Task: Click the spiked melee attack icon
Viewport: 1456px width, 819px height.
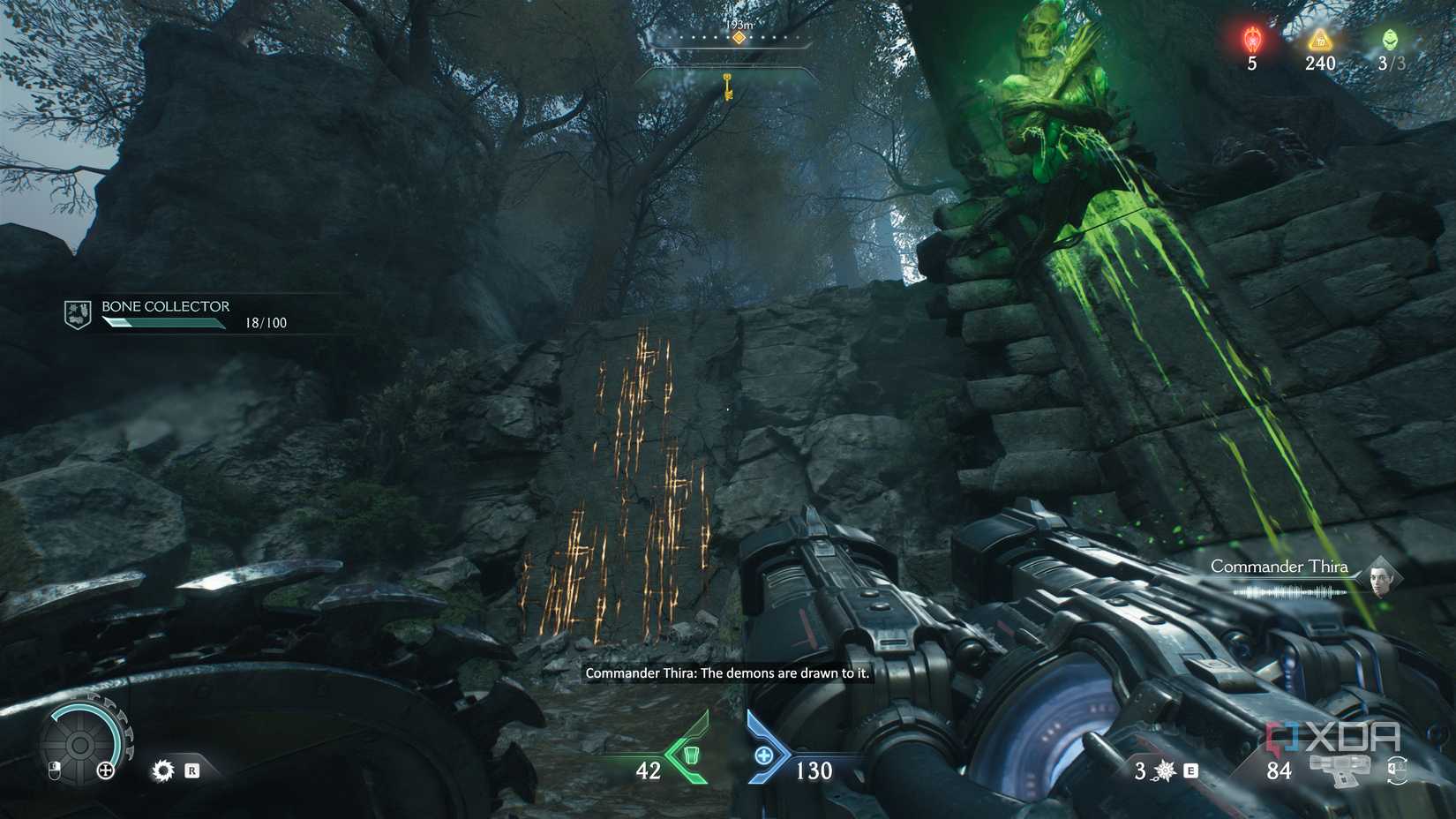Action: click(x=163, y=770)
